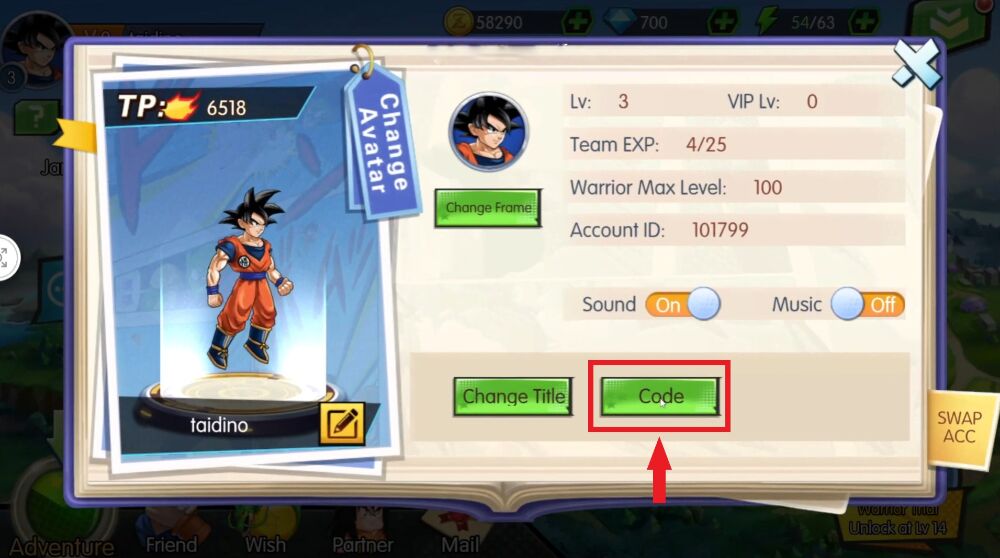This screenshot has width=1000, height=558.
Task: Edit the player name taidino with pencil icon
Action: [x=341, y=423]
